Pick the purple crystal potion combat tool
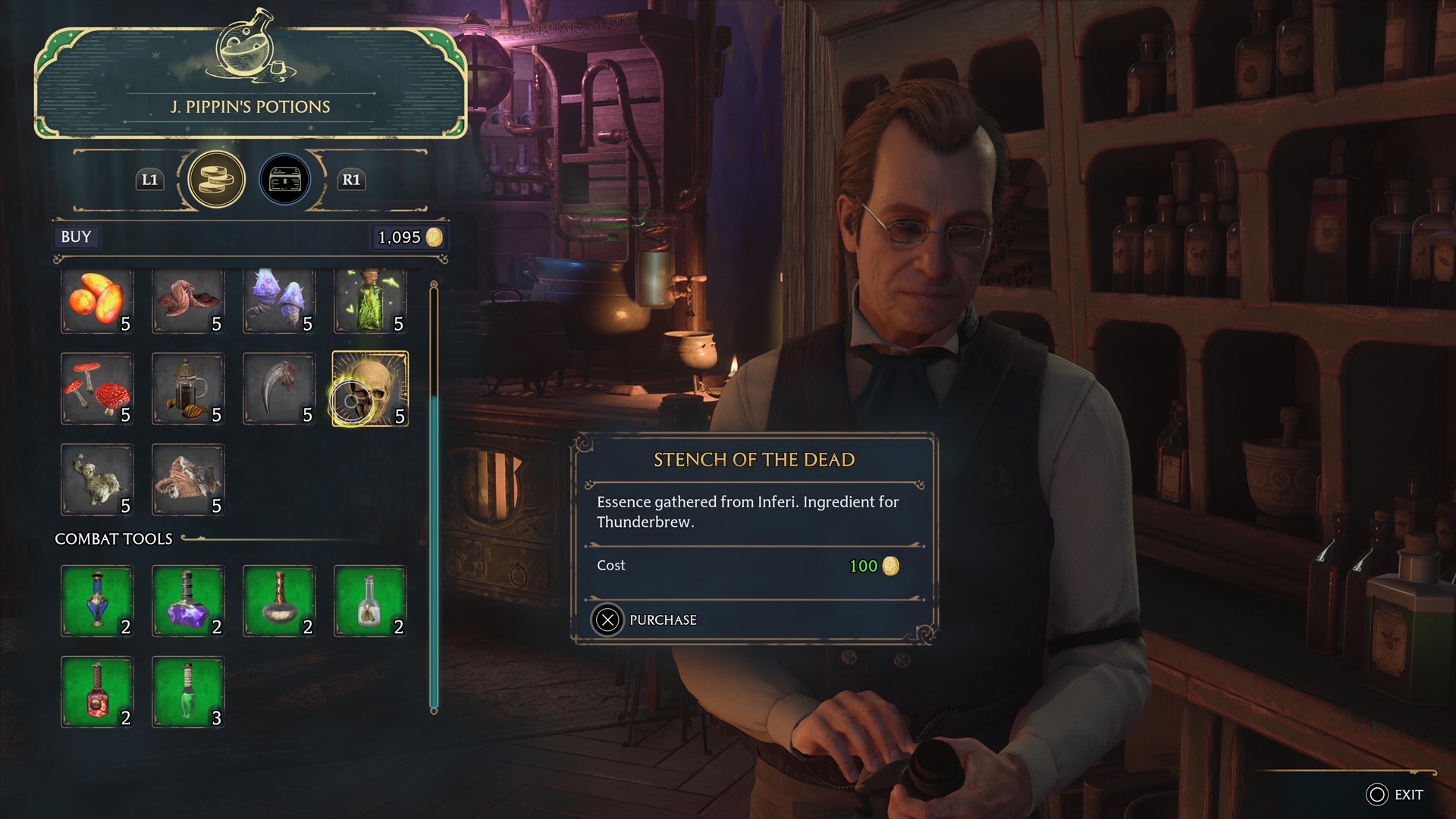1456x819 pixels. click(188, 601)
